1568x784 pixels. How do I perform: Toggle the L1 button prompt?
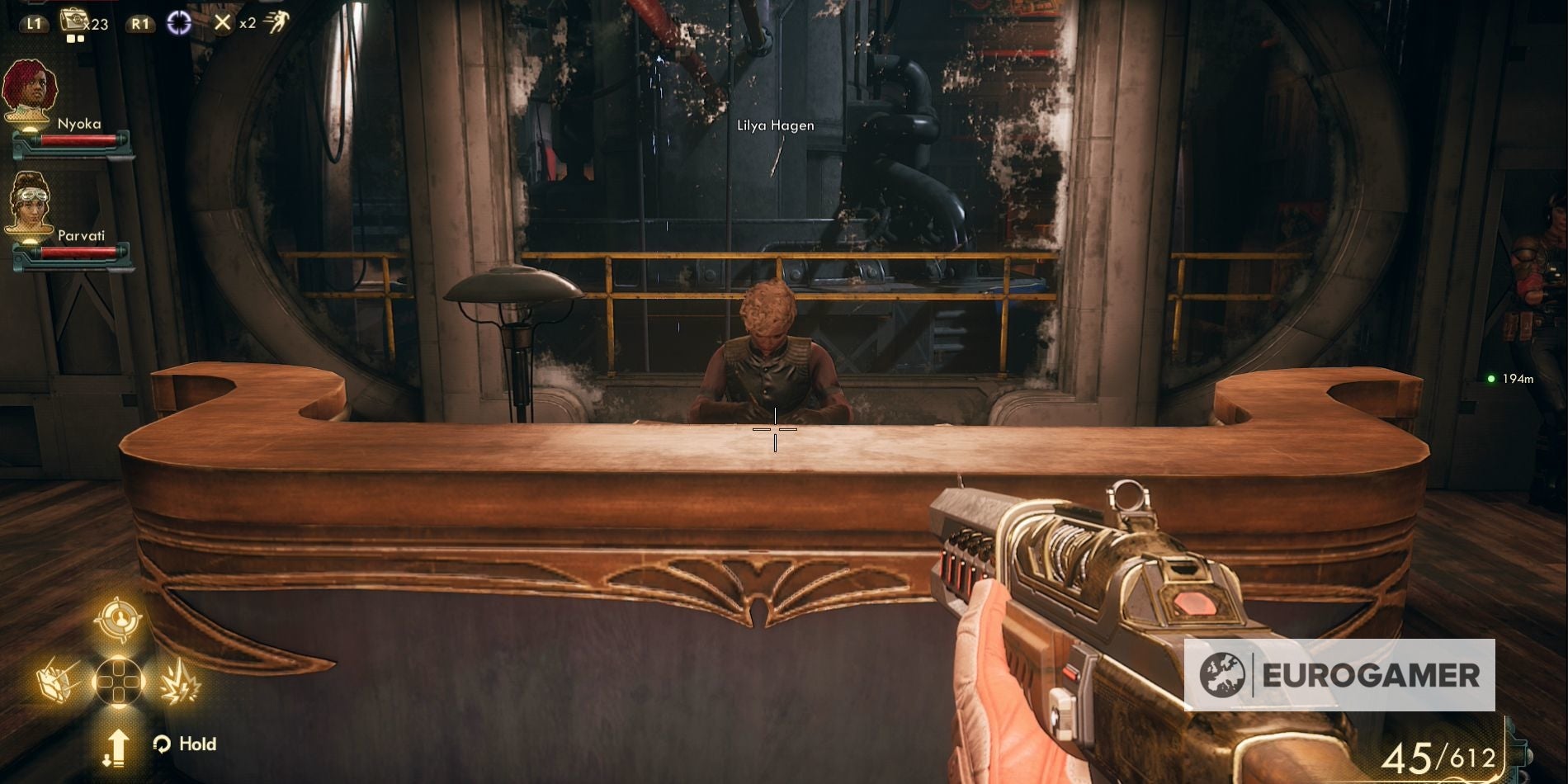35,23
